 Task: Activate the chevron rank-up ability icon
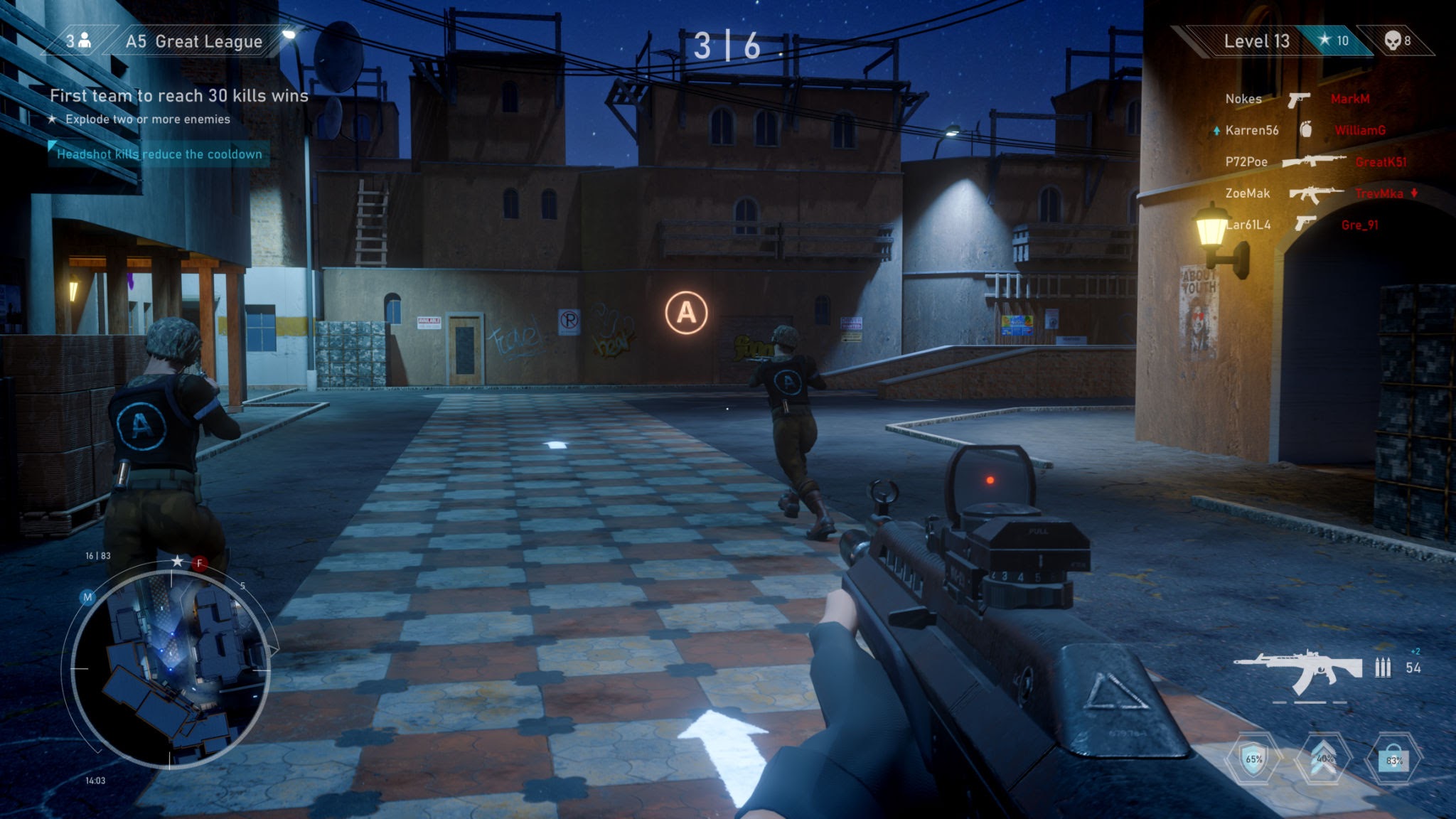1324,759
